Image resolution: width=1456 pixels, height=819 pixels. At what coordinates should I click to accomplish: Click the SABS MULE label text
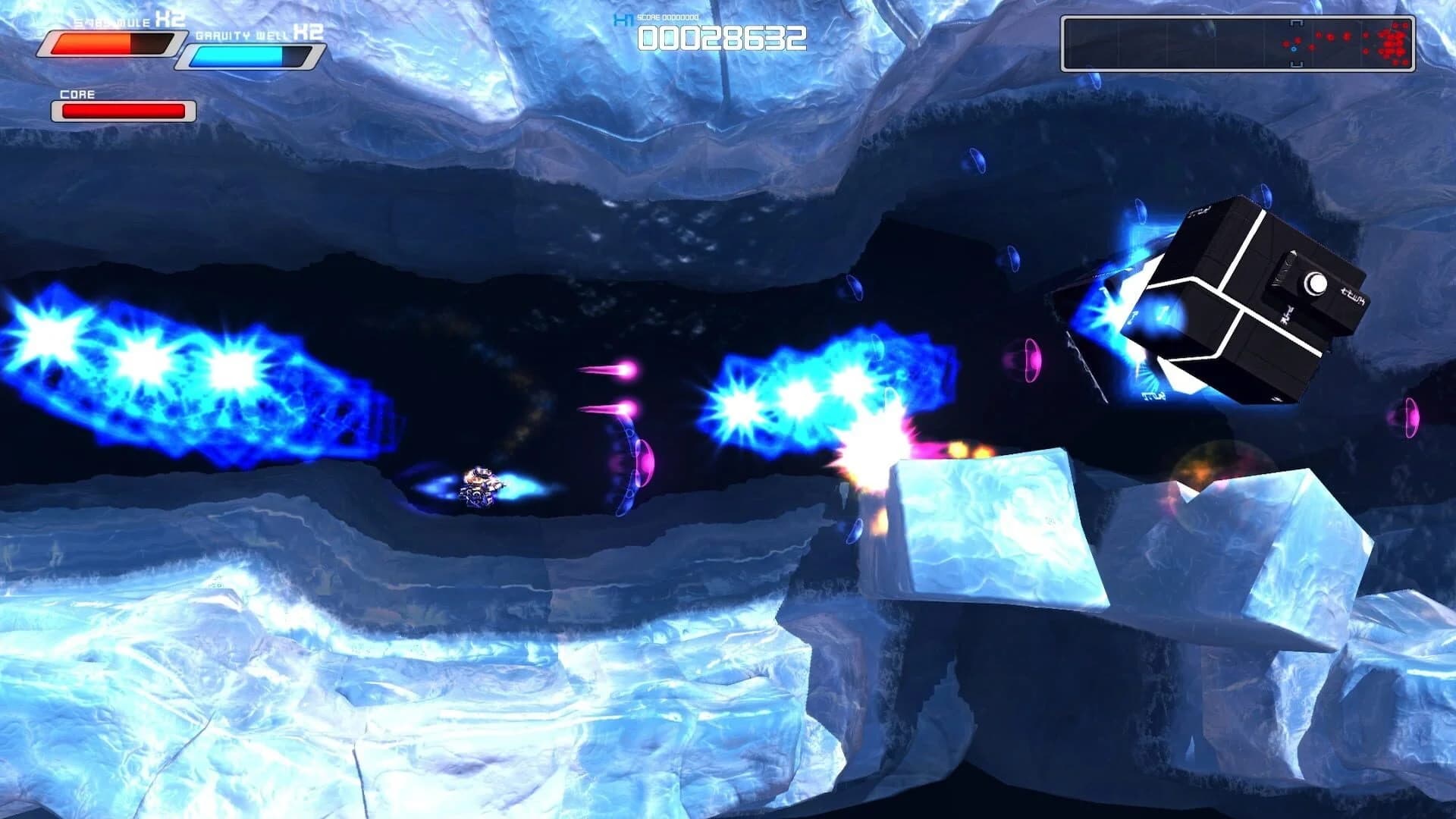tap(110, 21)
